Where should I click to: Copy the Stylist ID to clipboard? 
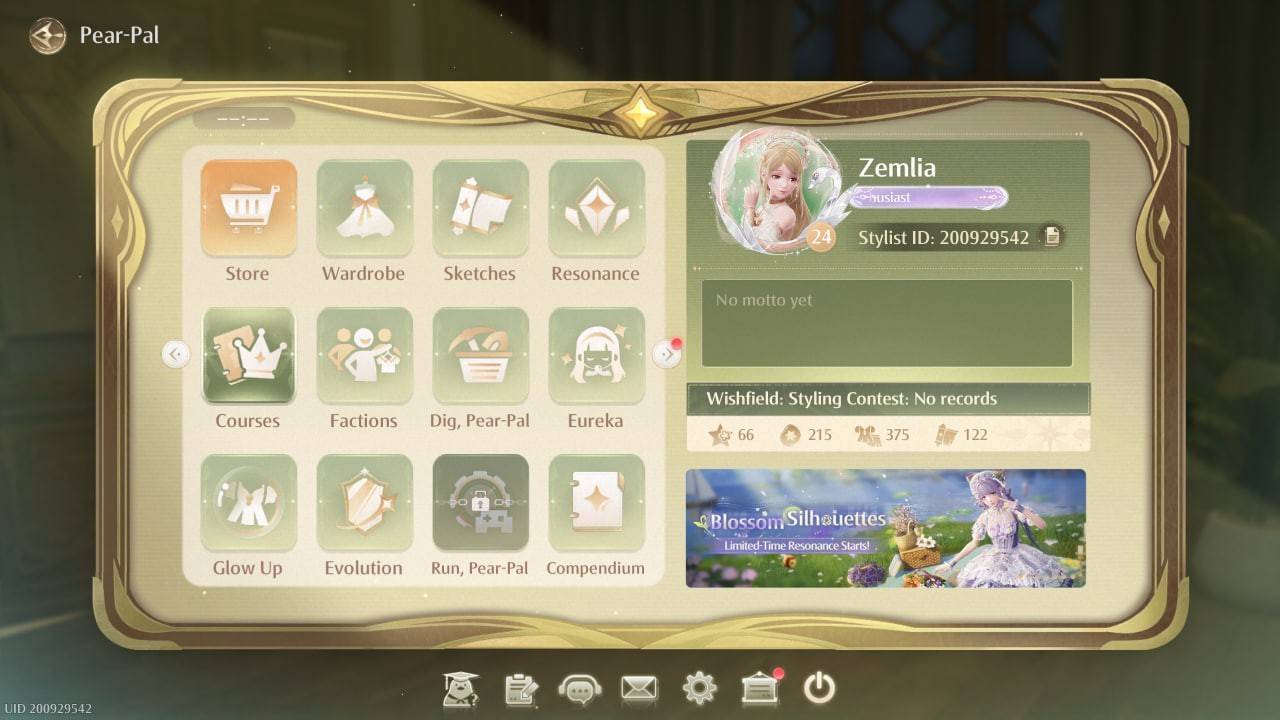click(1051, 237)
